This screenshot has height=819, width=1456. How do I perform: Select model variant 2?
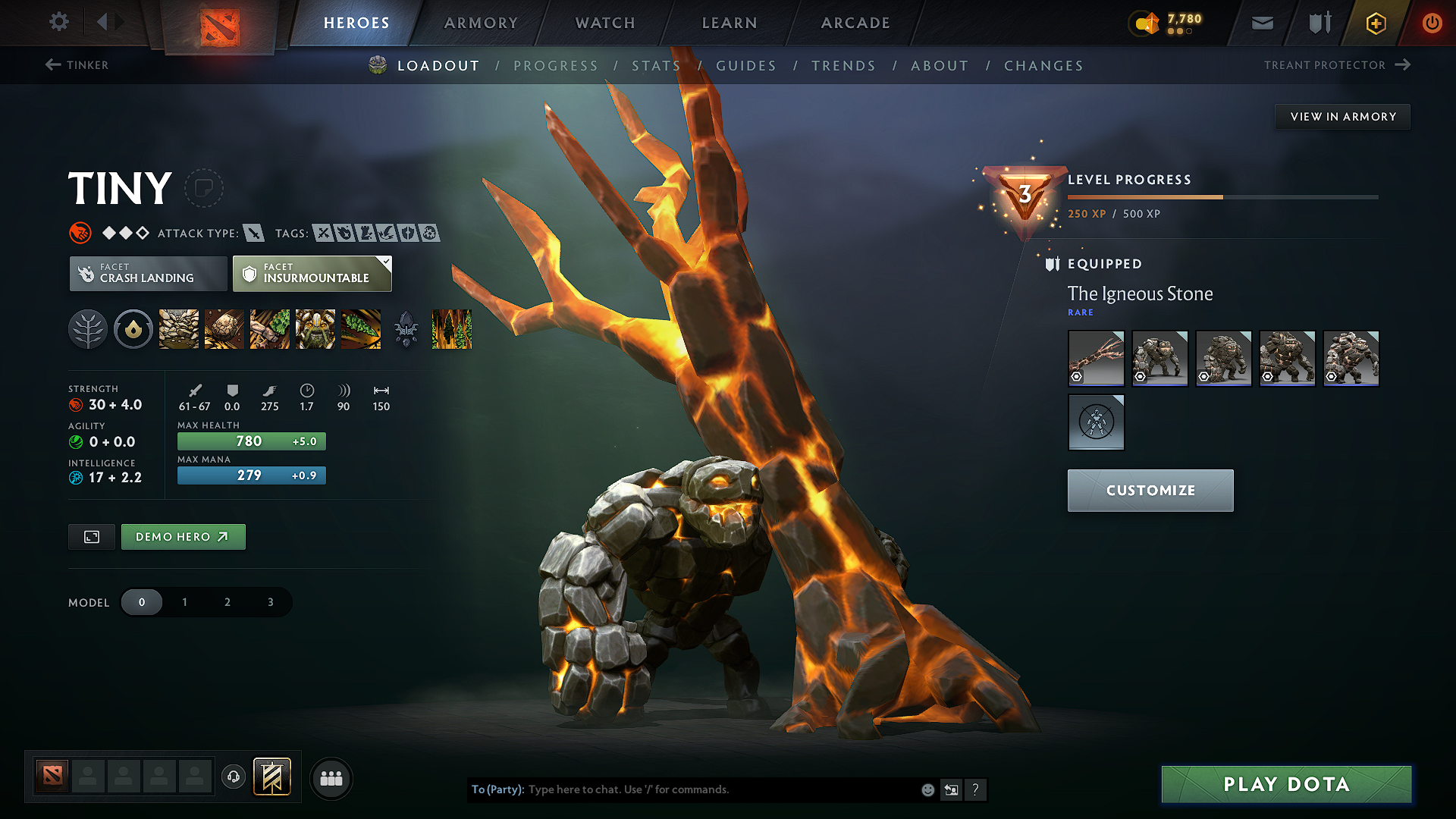(227, 601)
